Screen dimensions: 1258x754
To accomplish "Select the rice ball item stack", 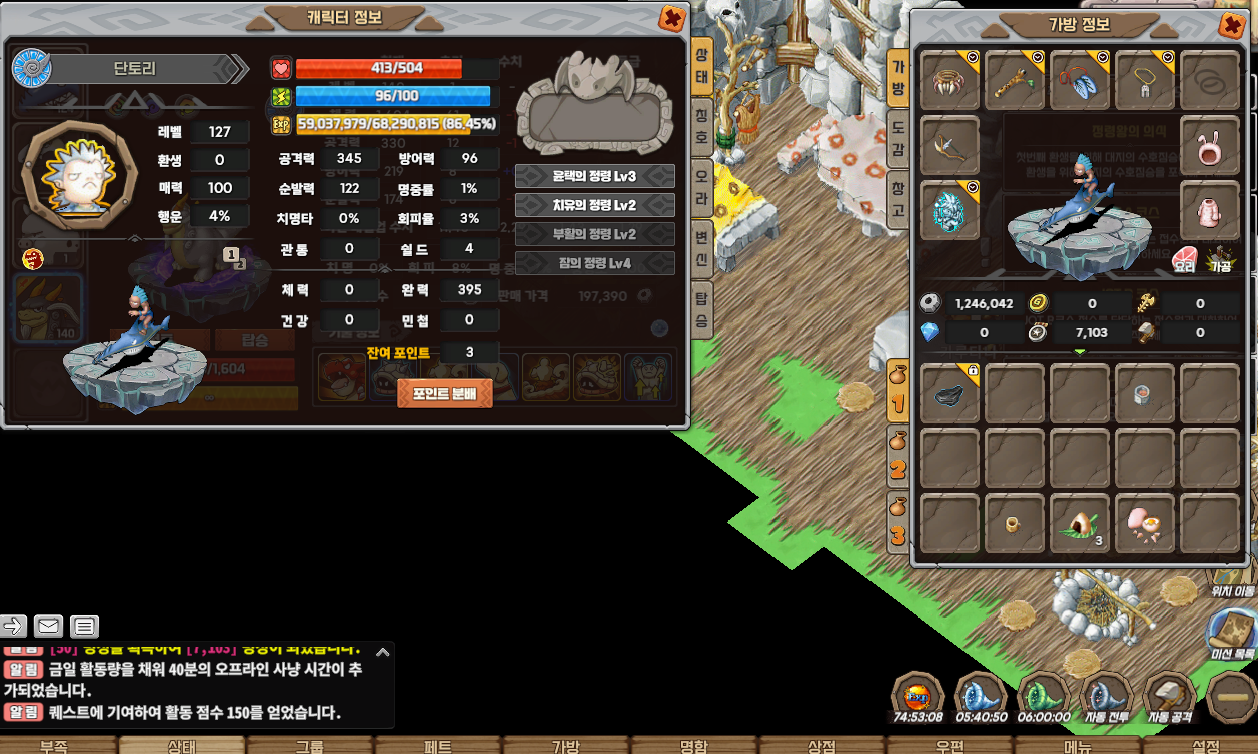I will coord(1080,524).
